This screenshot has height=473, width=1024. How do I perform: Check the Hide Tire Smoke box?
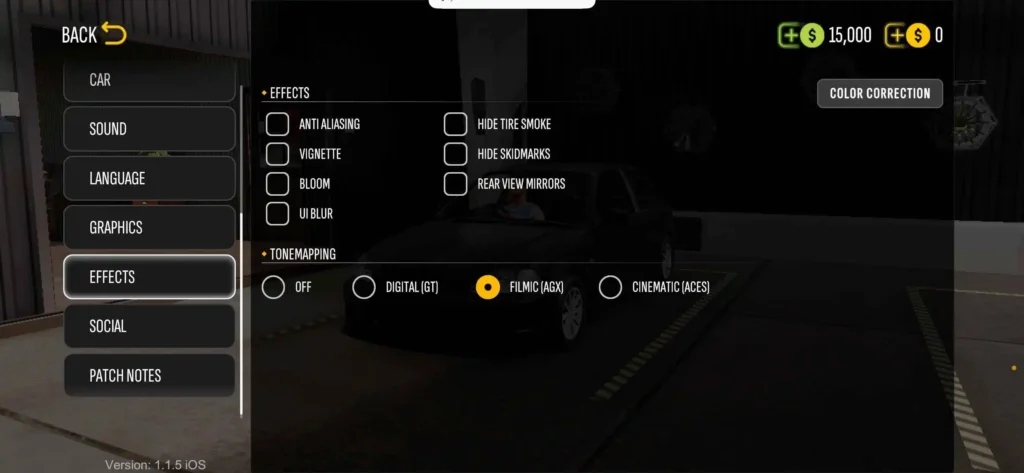coord(456,124)
